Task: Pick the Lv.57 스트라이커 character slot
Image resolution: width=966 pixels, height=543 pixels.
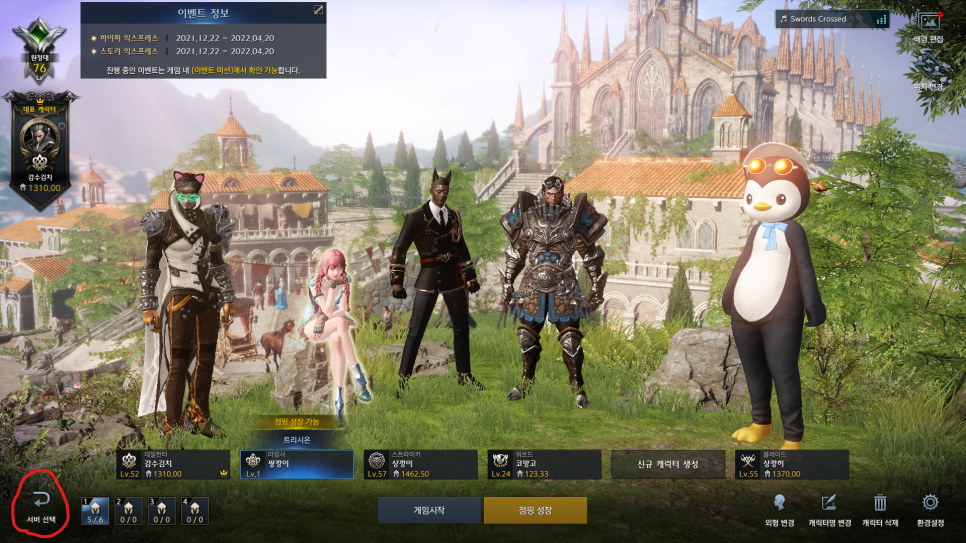Action: pos(421,464)
